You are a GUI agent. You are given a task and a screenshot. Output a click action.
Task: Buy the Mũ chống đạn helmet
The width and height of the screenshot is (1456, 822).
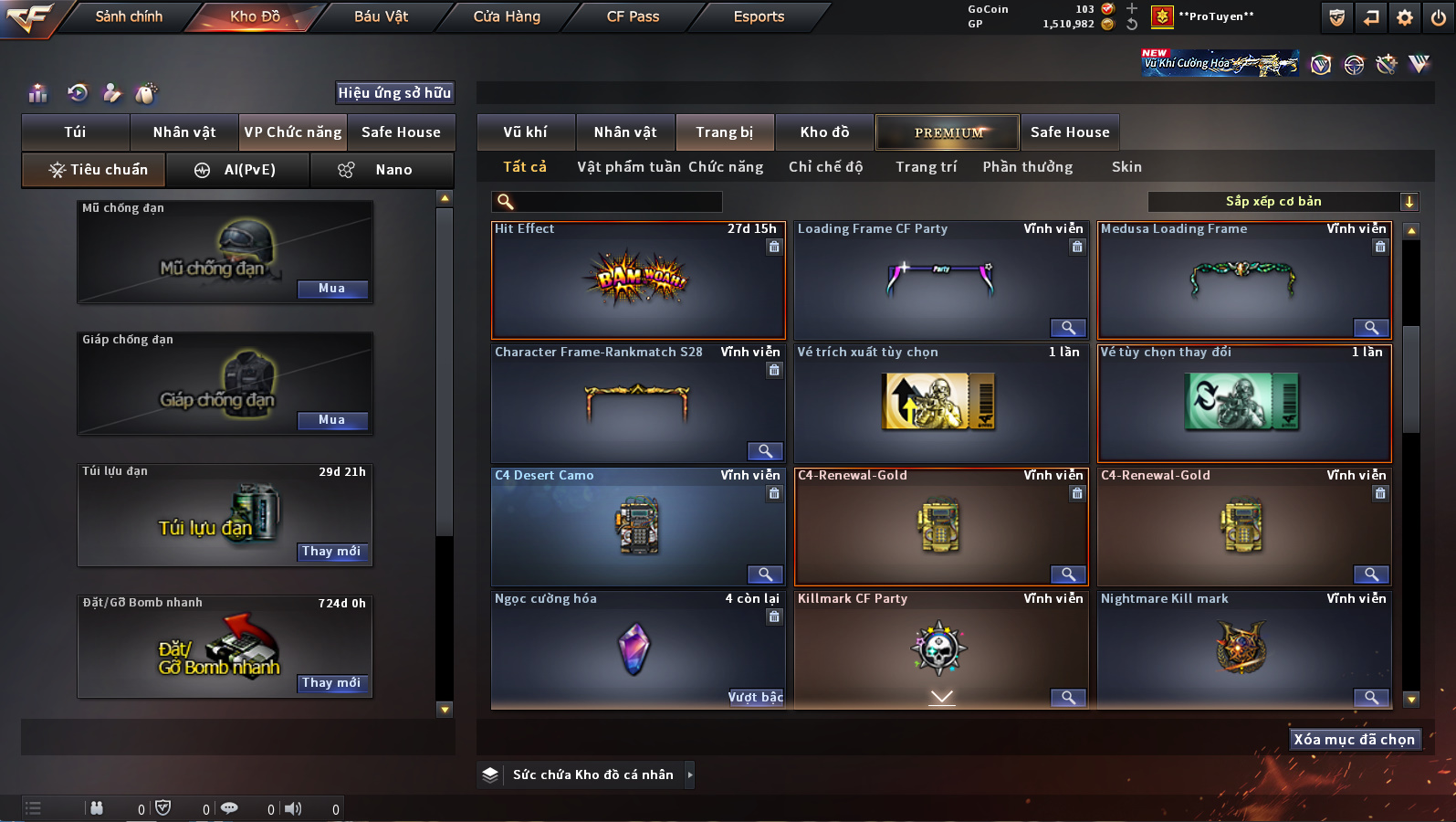(332, 289)
